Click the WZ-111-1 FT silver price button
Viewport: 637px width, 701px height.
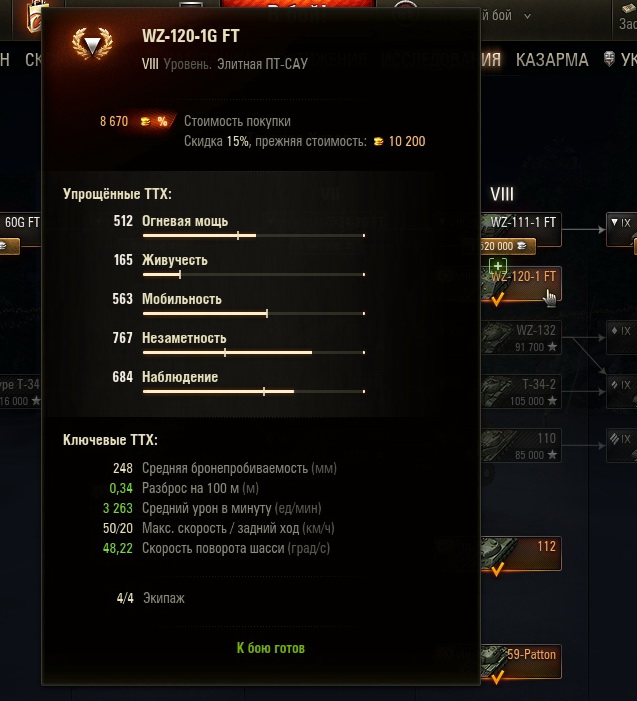click(508, 246)
